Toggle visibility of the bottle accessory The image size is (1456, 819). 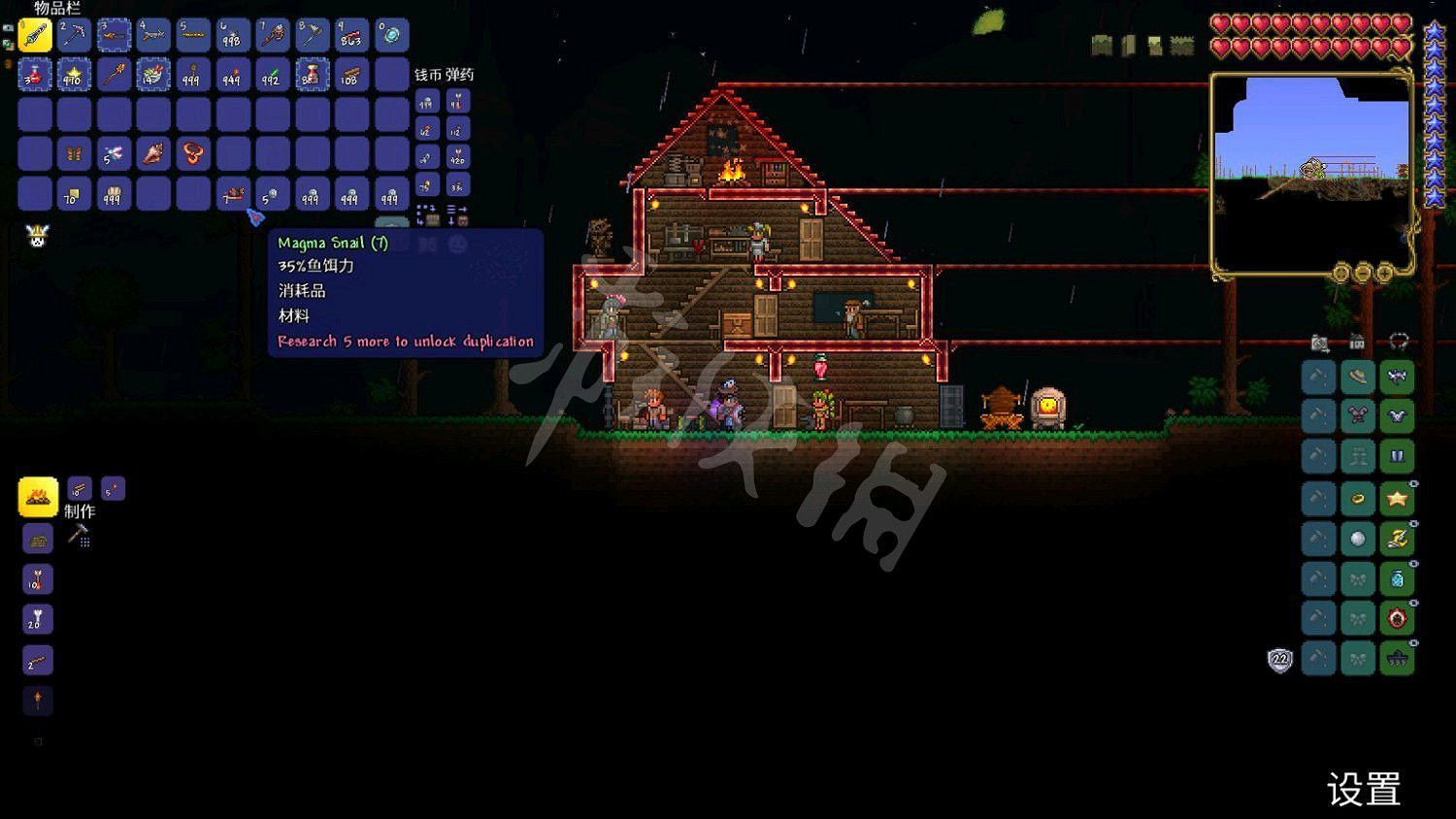[x=1412, y=565]
